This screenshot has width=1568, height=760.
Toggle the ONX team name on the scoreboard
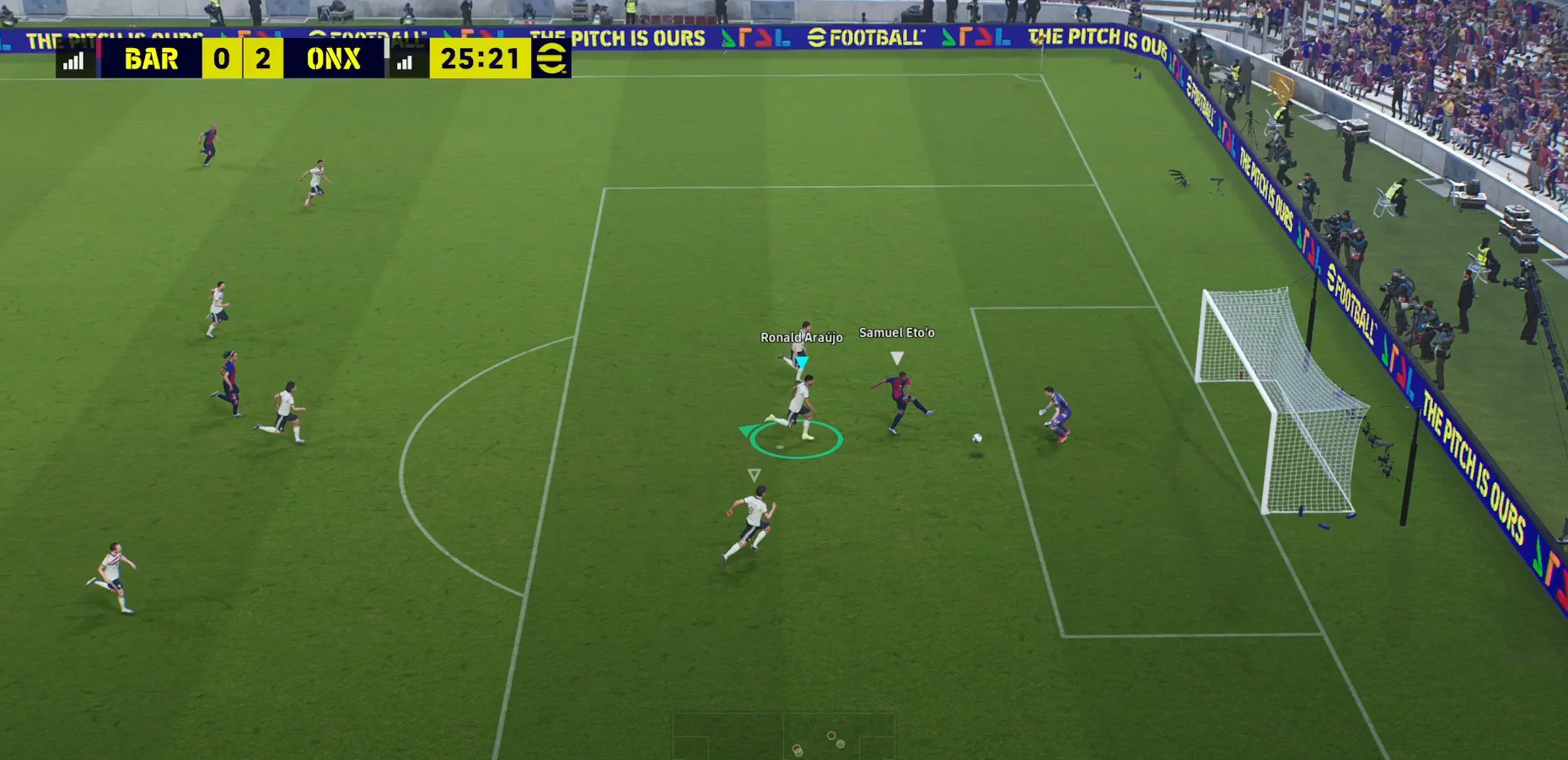tap(333, 59)
